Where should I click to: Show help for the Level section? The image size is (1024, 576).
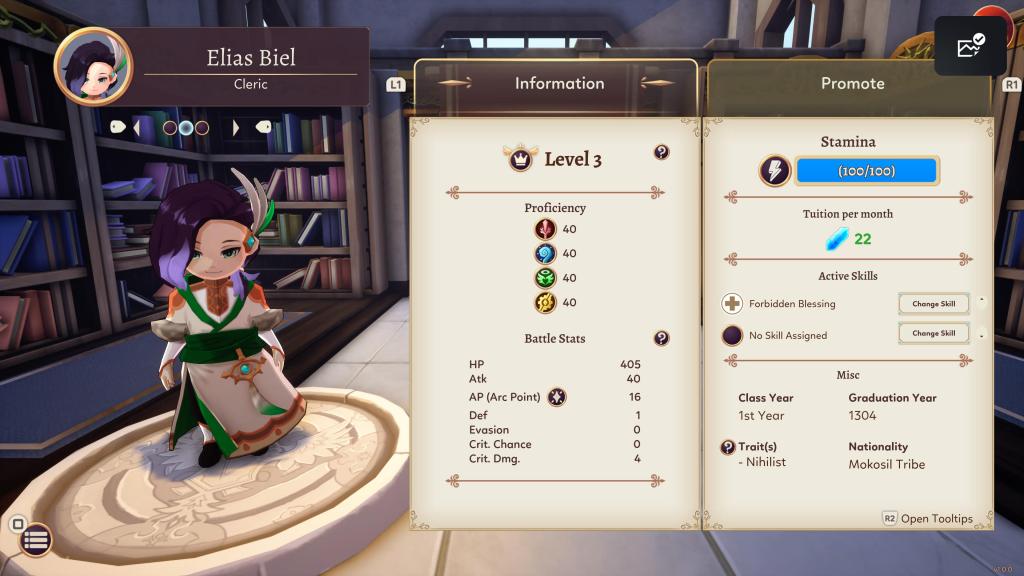pos(661,152)
